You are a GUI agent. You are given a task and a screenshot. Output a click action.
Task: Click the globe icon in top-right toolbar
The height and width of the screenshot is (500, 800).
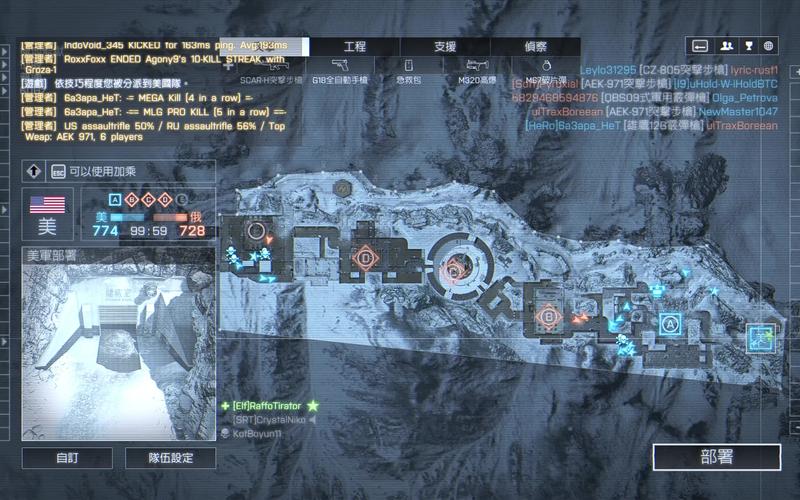tap(768, 45)
